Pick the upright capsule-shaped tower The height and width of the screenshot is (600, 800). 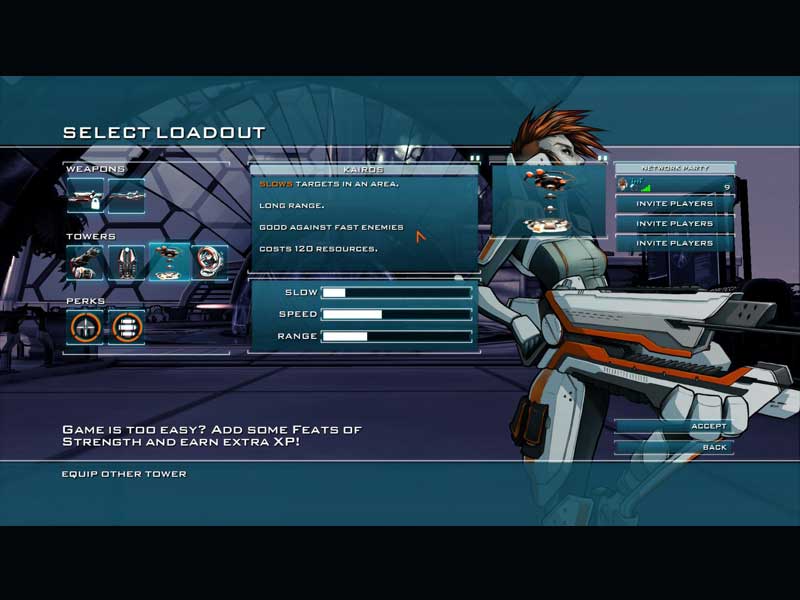pos(127,262)
